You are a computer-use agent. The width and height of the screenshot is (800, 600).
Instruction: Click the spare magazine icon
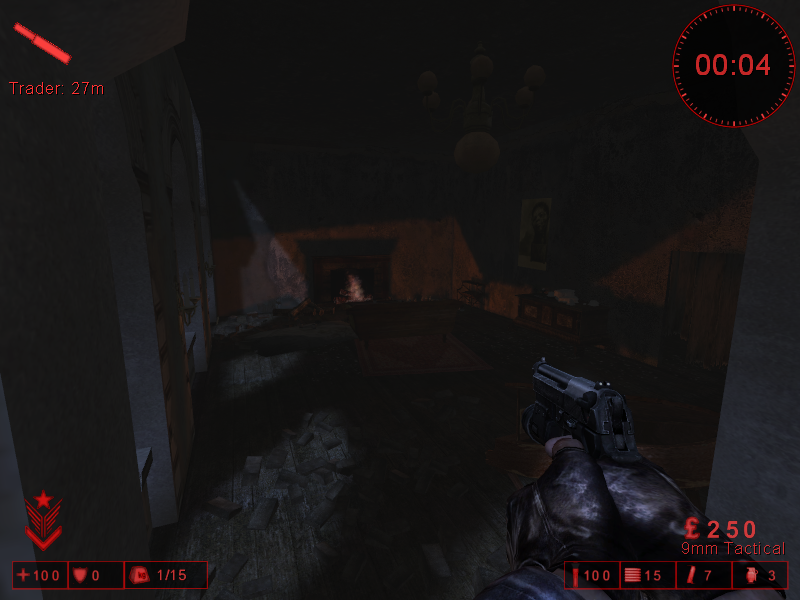pos(689,575)
